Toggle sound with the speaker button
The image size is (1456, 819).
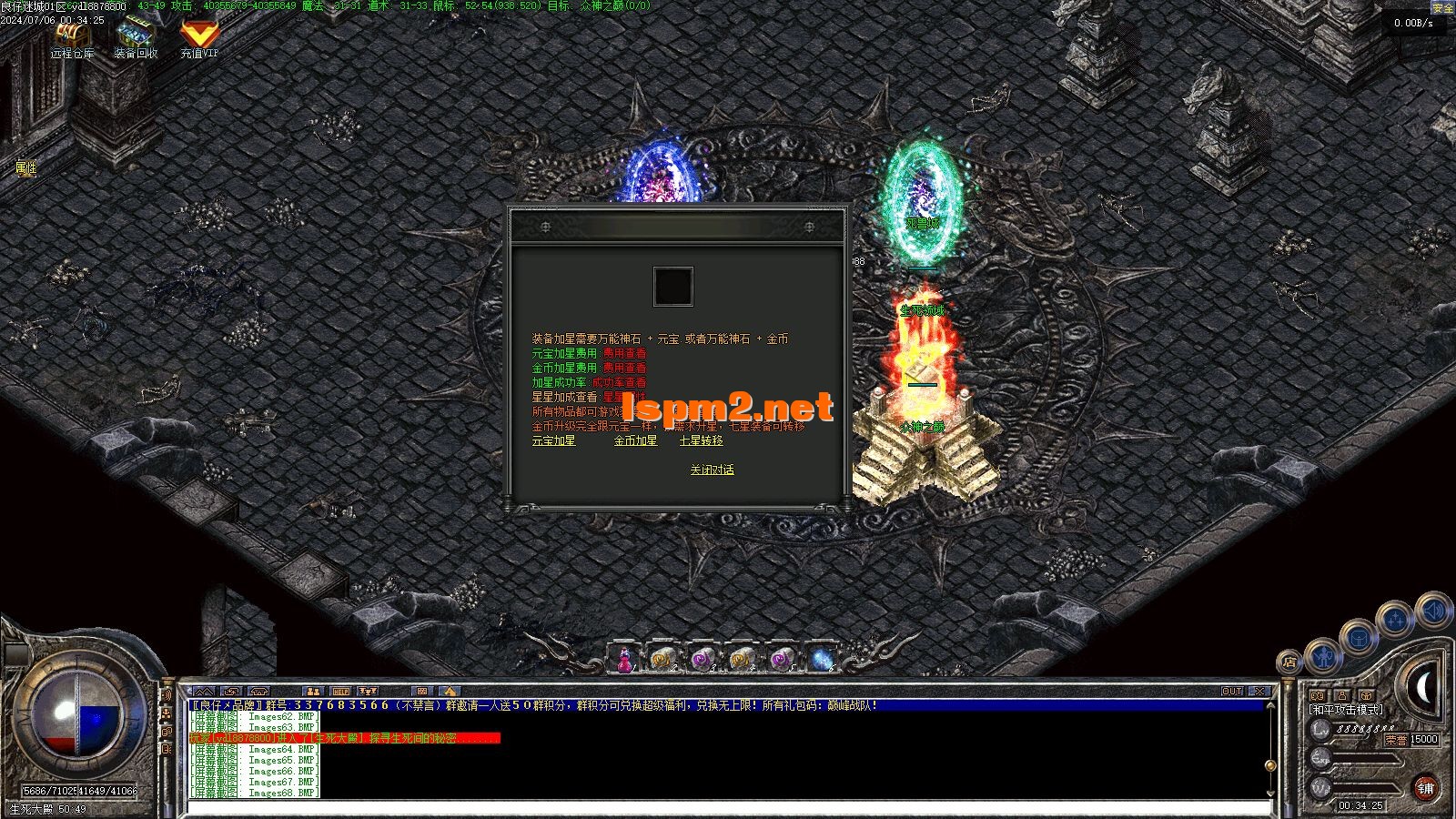(1433, 610)
